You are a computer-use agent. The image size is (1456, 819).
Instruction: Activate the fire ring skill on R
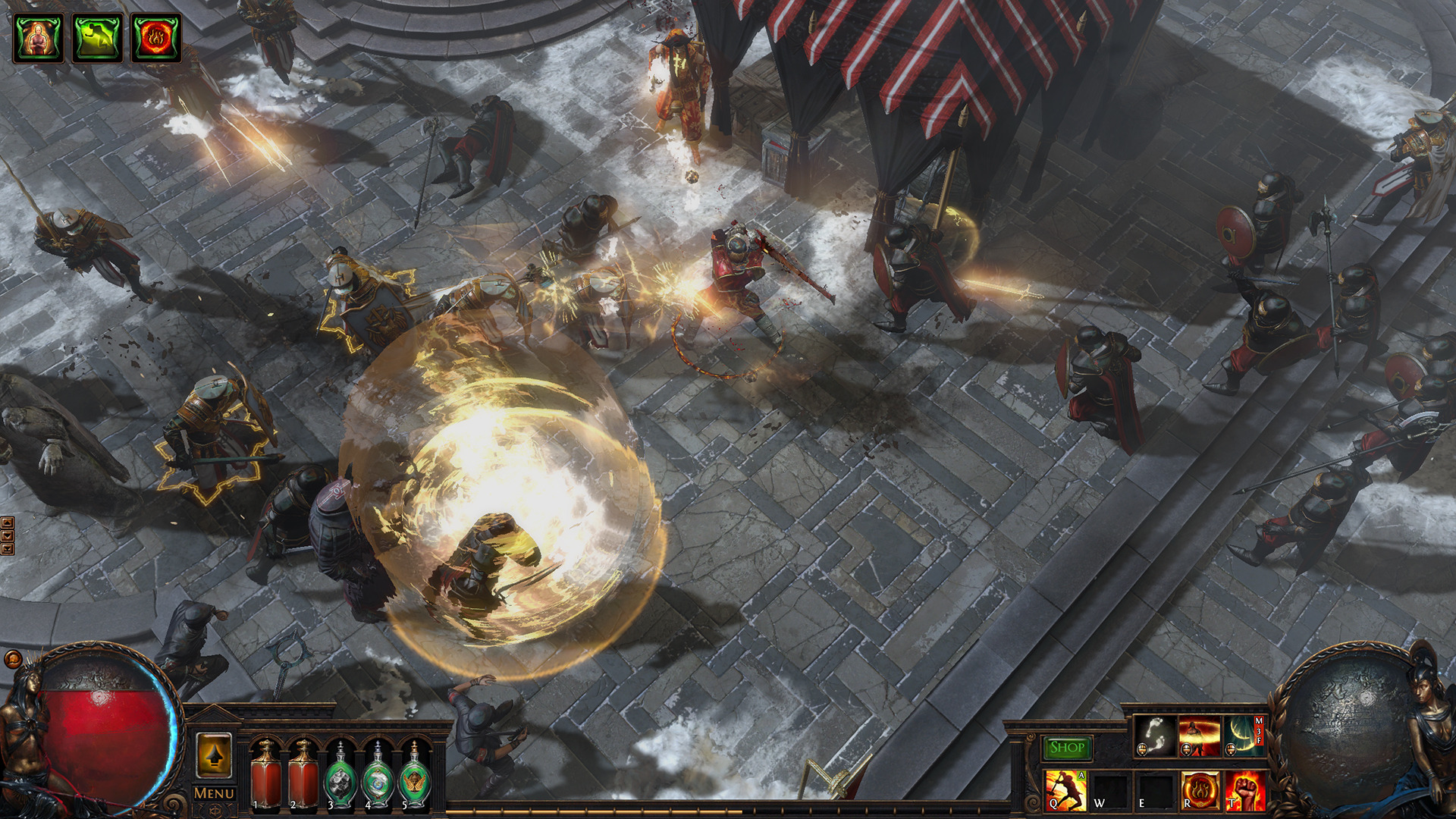tap(1200, 790)
